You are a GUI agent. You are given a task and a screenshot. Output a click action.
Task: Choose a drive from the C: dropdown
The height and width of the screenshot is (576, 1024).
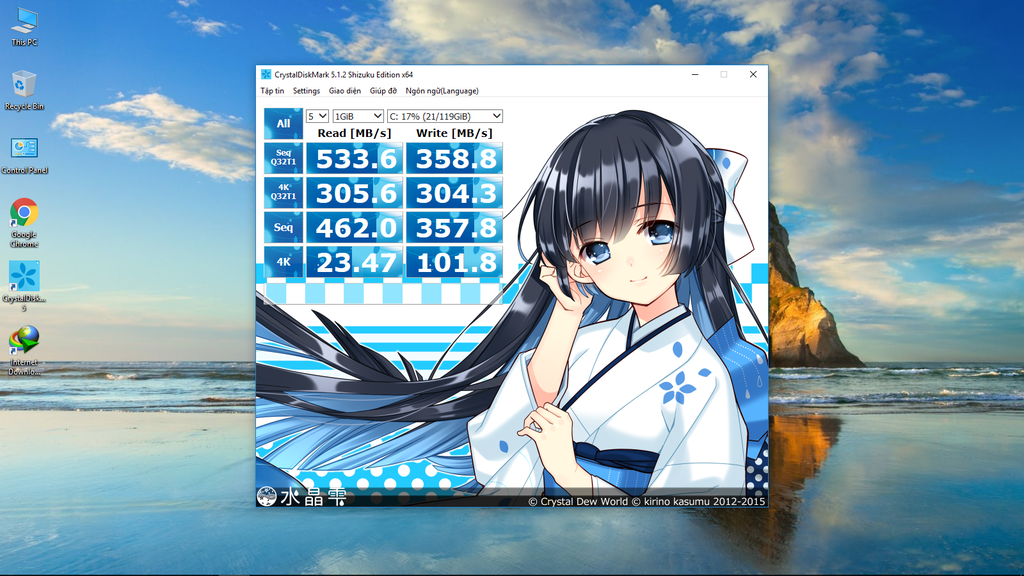[x=445, y=117]
